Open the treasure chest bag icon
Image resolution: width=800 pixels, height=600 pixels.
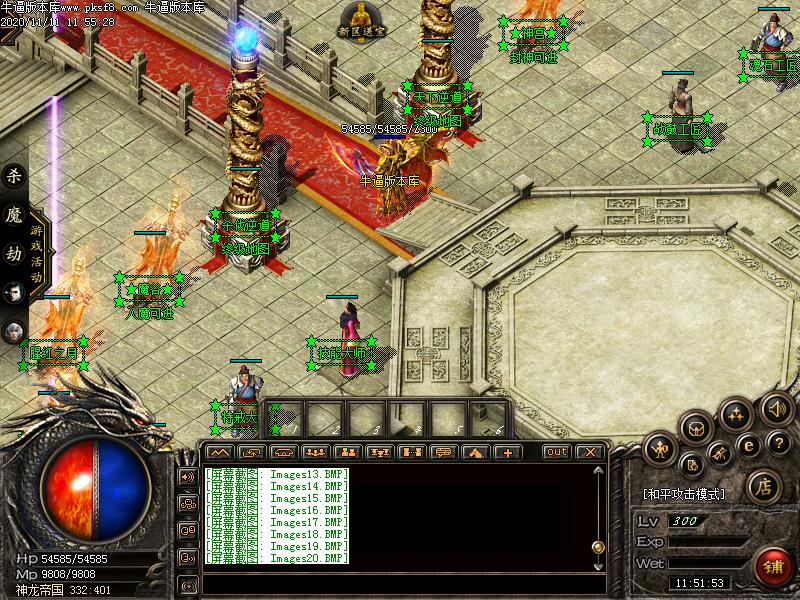coord(696,429)
